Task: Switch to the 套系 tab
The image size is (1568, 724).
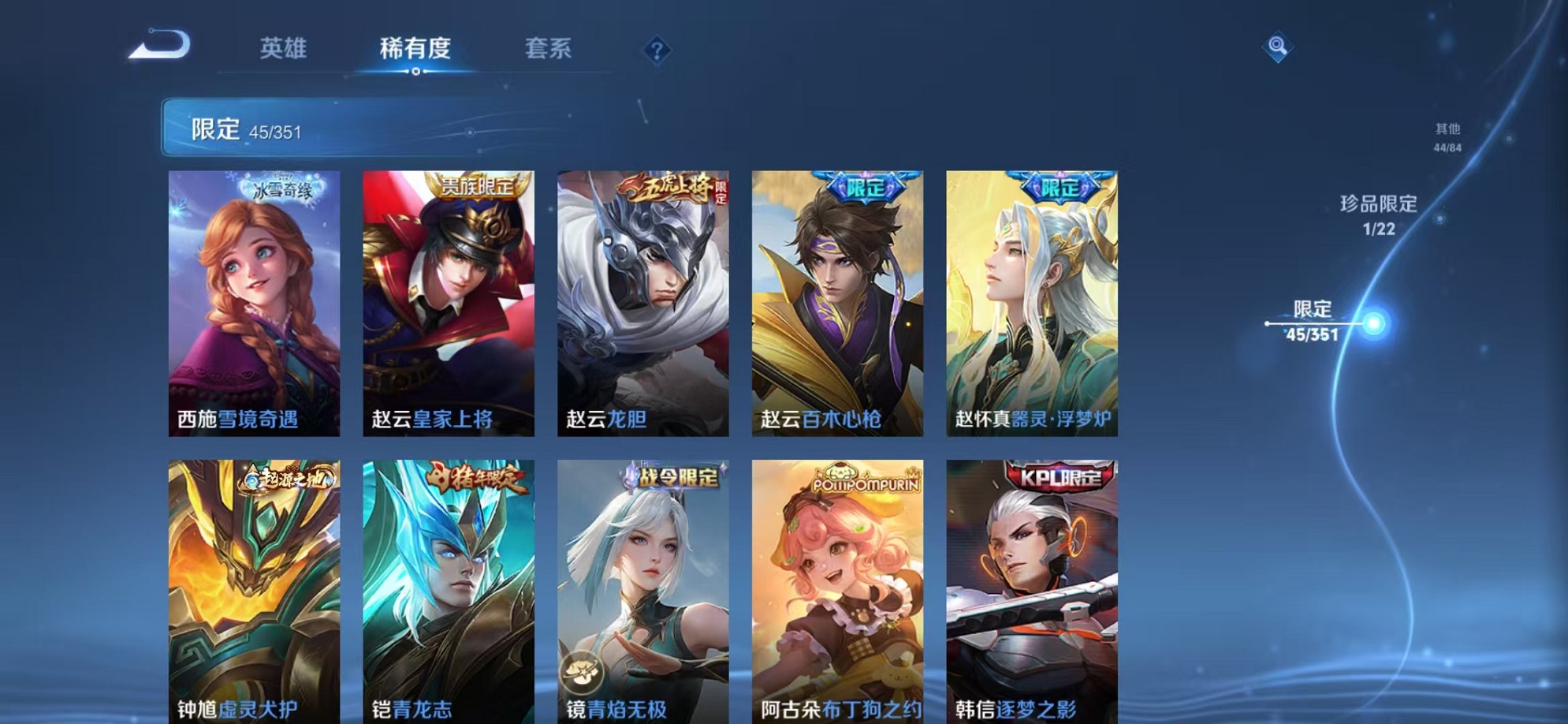Action: tap(550, 49)
